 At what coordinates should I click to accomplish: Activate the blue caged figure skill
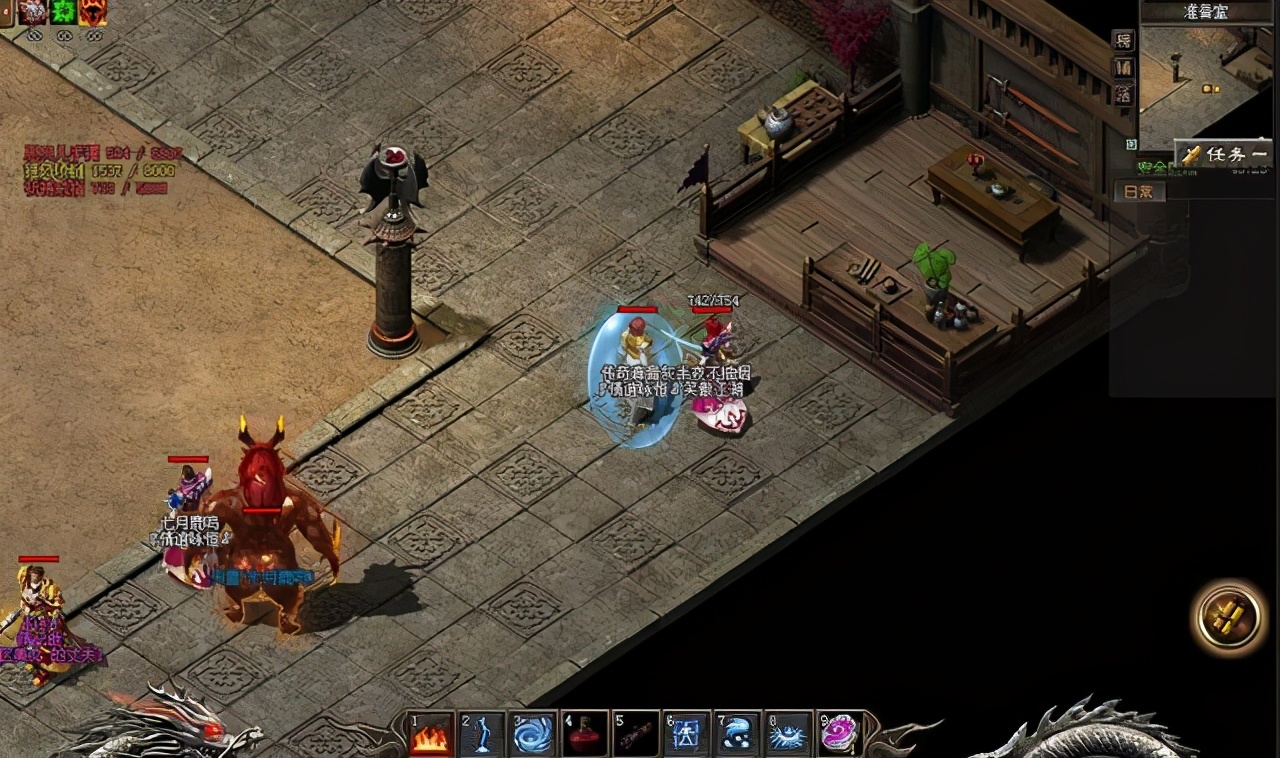[688, 735]
